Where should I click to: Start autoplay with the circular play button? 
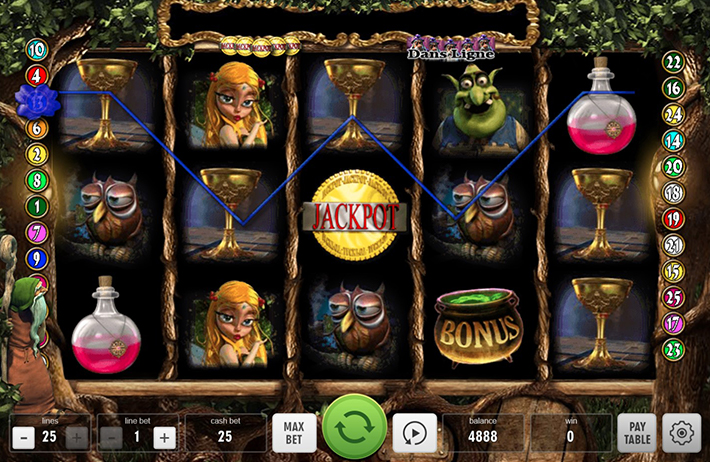tap(412, 434)
